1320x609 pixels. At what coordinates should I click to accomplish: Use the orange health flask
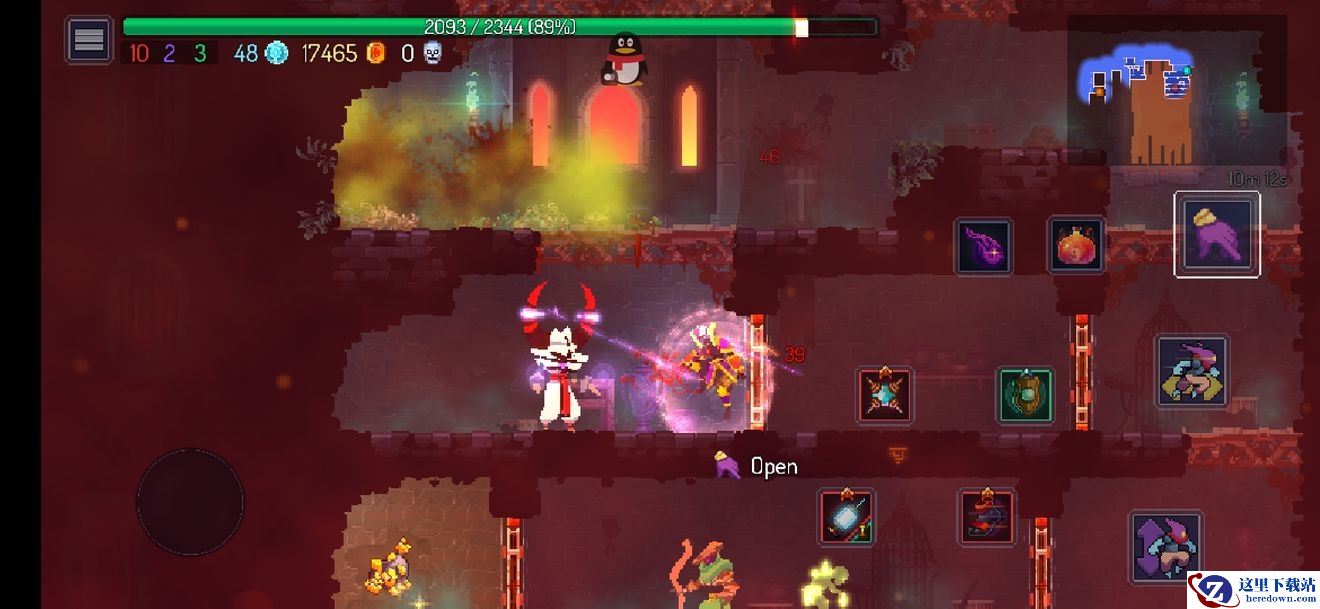(x=1076, y=245)
